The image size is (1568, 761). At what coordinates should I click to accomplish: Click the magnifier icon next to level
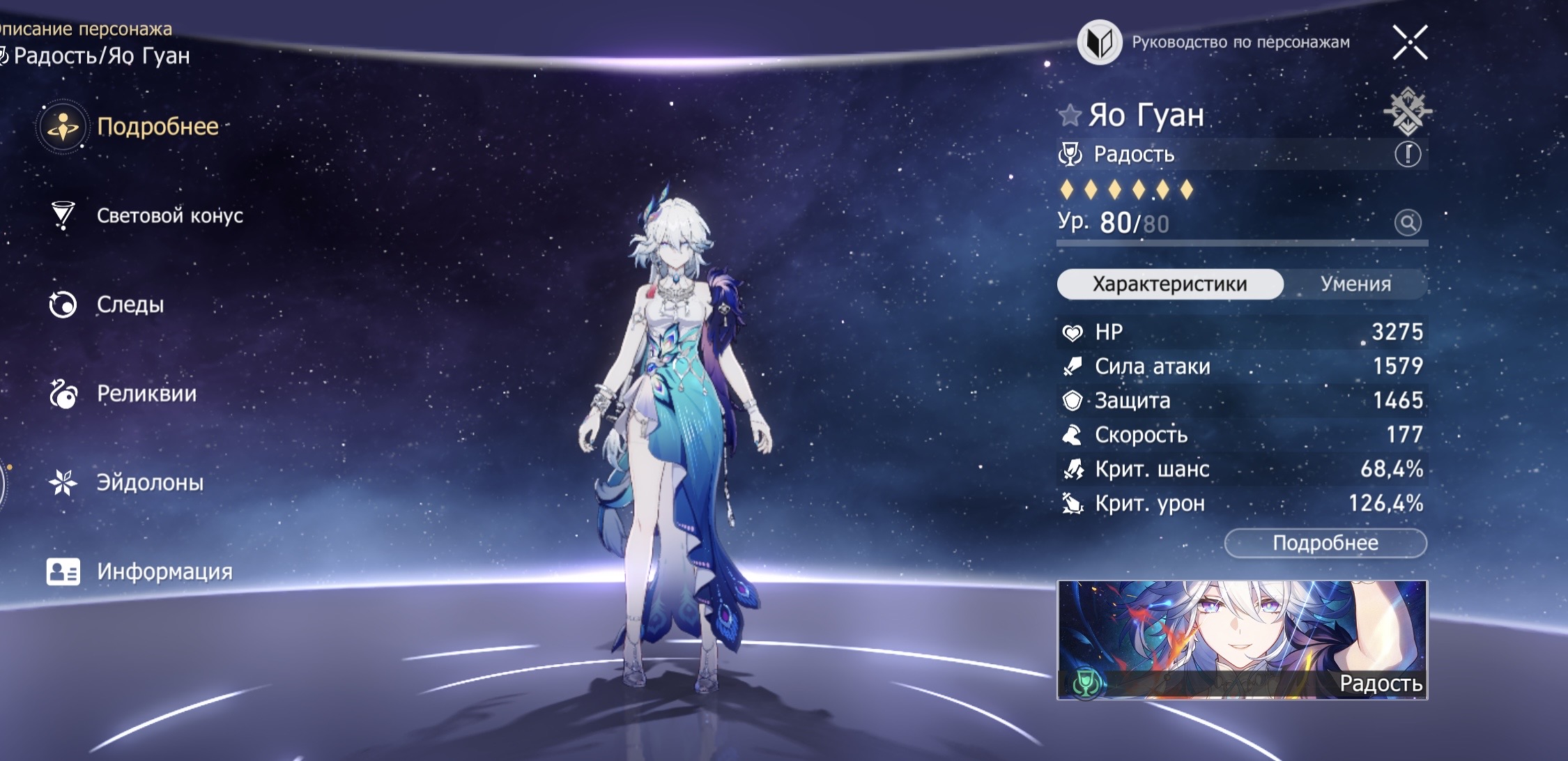coord(1407,223)
